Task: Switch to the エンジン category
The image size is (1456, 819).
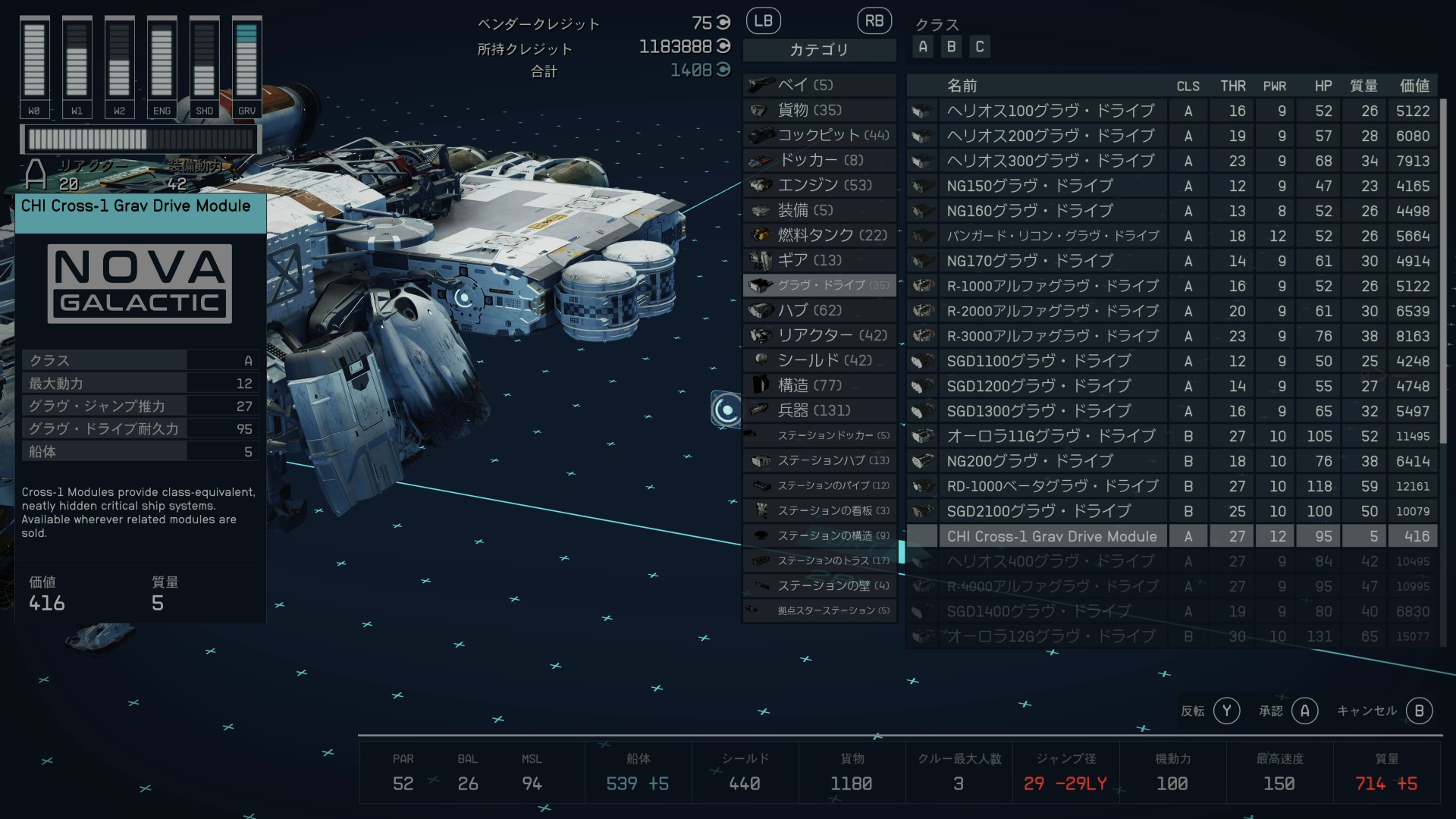Action: [819, 185]
